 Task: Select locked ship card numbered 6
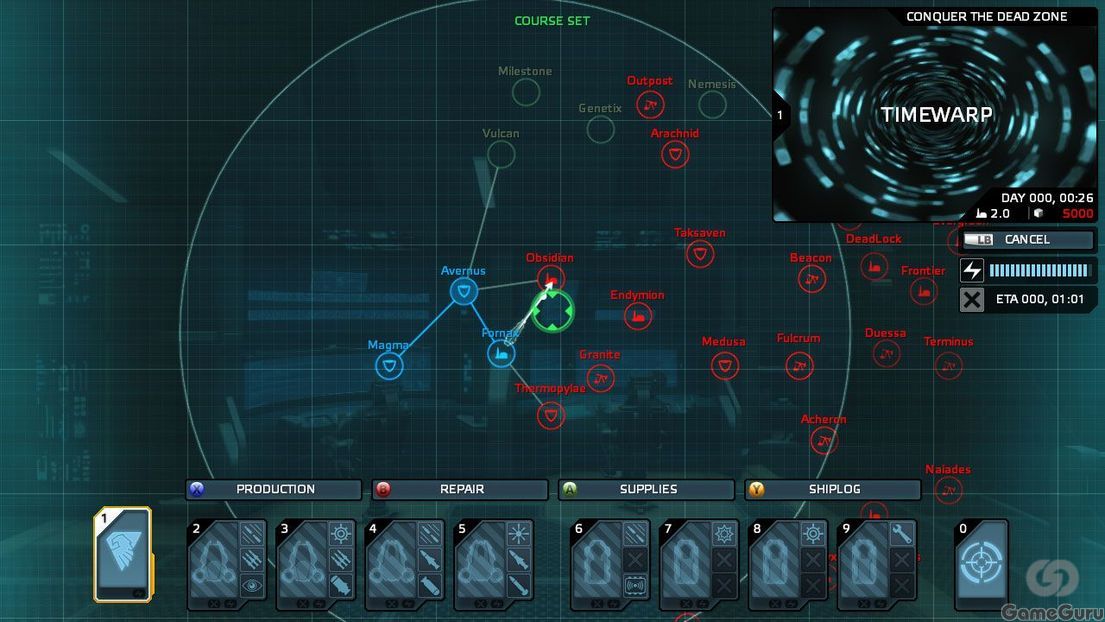pyautogui.click(x=610, y=565)
